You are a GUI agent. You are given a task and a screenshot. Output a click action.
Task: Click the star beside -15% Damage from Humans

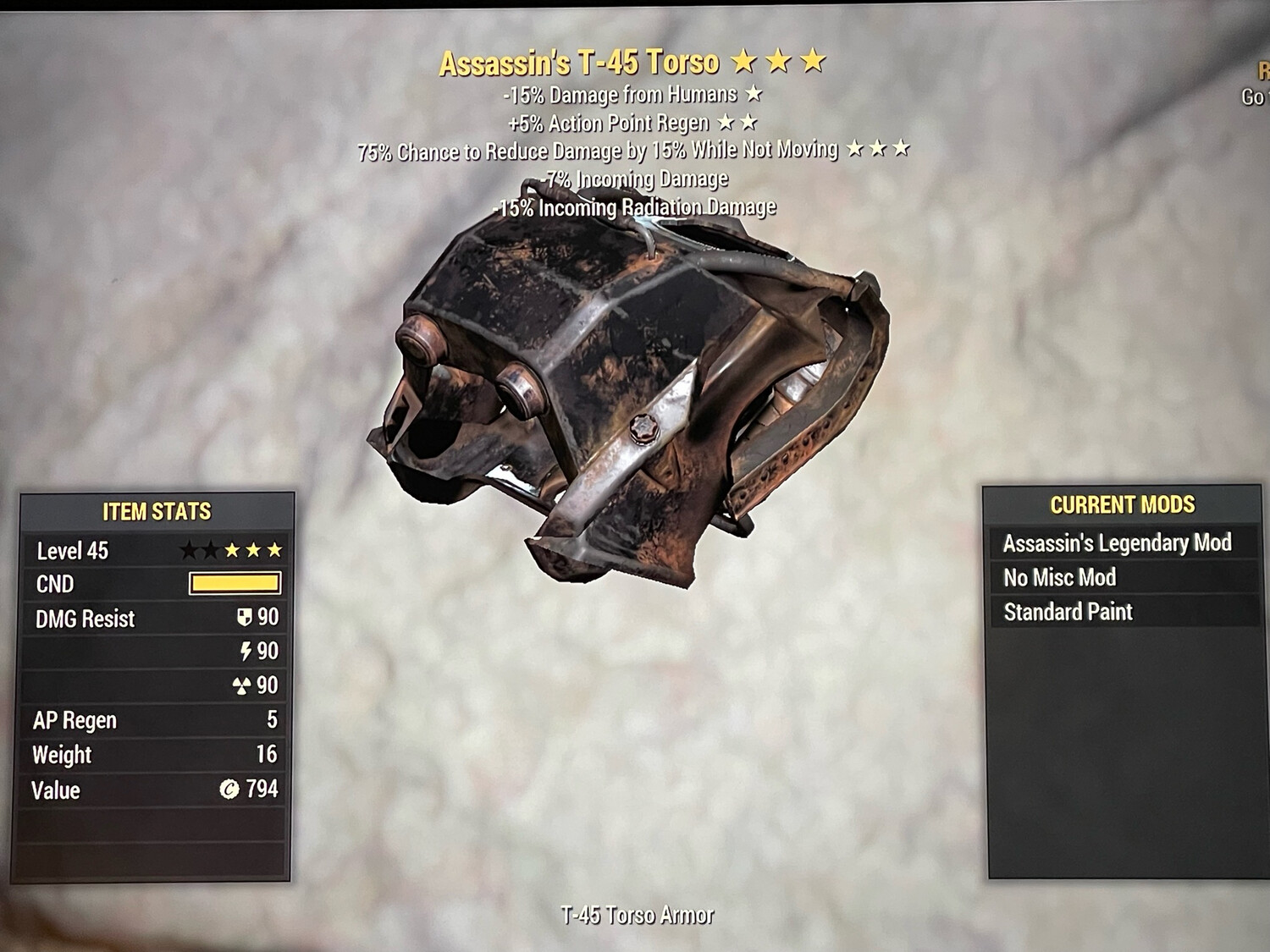click(x=754, y=95)
